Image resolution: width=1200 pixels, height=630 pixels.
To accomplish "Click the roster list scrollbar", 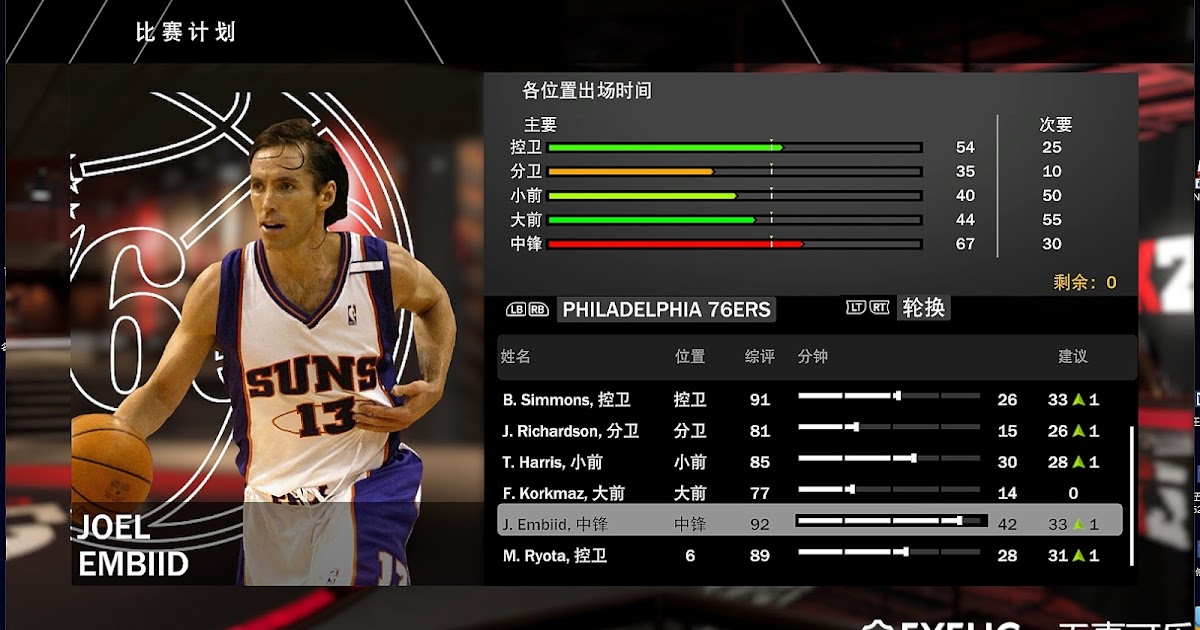I will 1131,496.
